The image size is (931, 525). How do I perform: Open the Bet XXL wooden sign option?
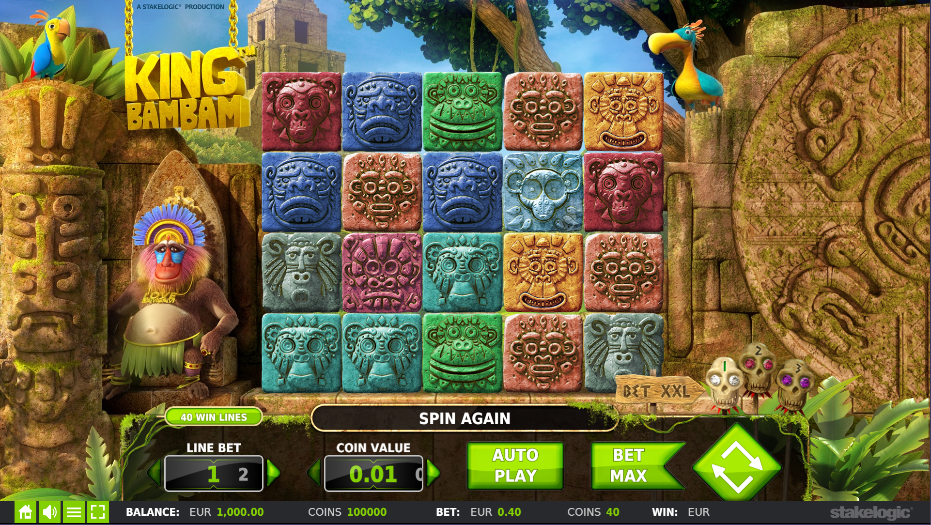point(656,391)
